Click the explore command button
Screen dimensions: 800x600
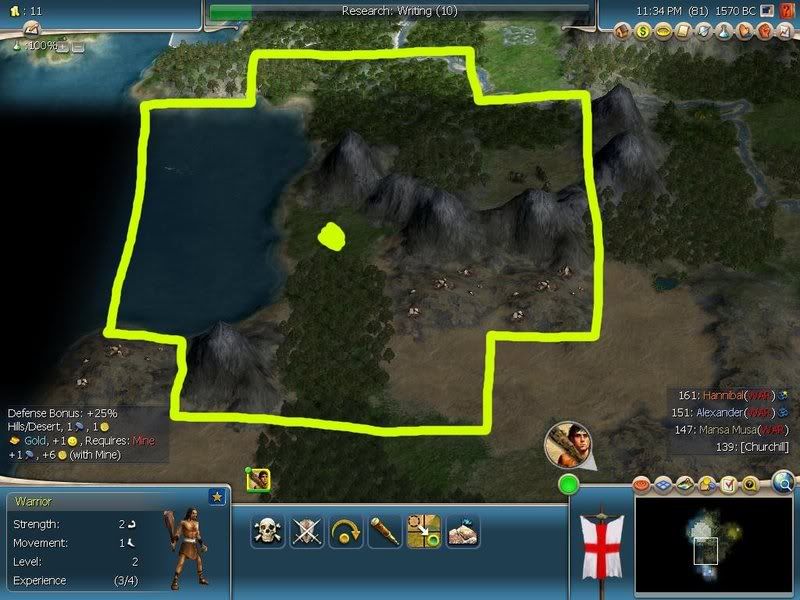pos(462,531)
